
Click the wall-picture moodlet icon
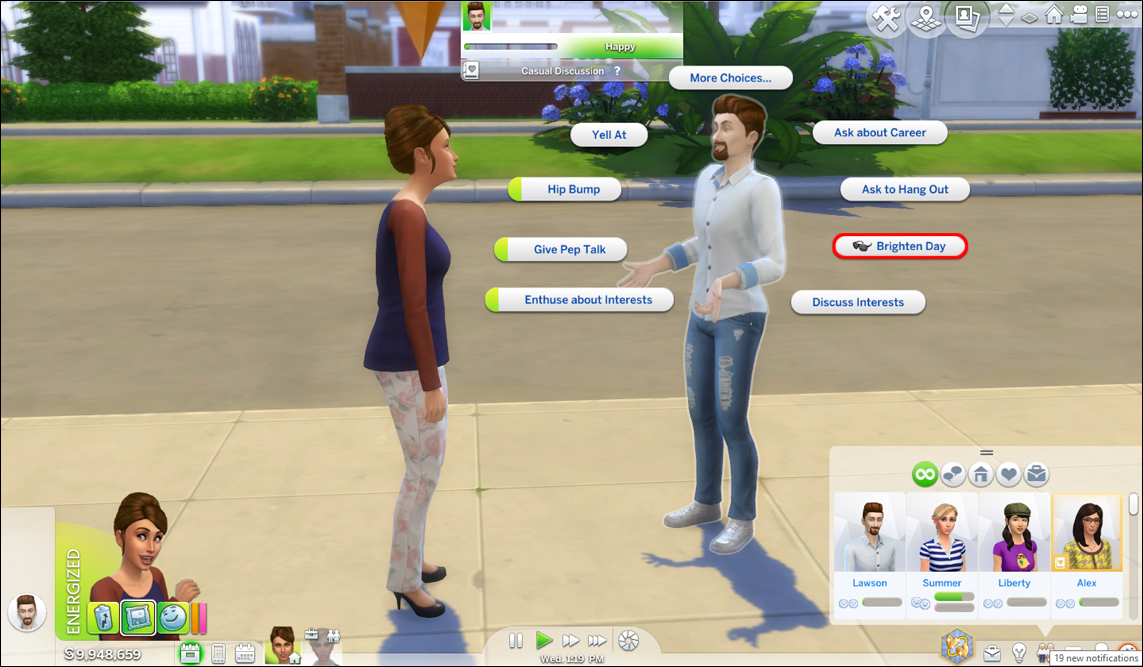(x=137, y=619)
